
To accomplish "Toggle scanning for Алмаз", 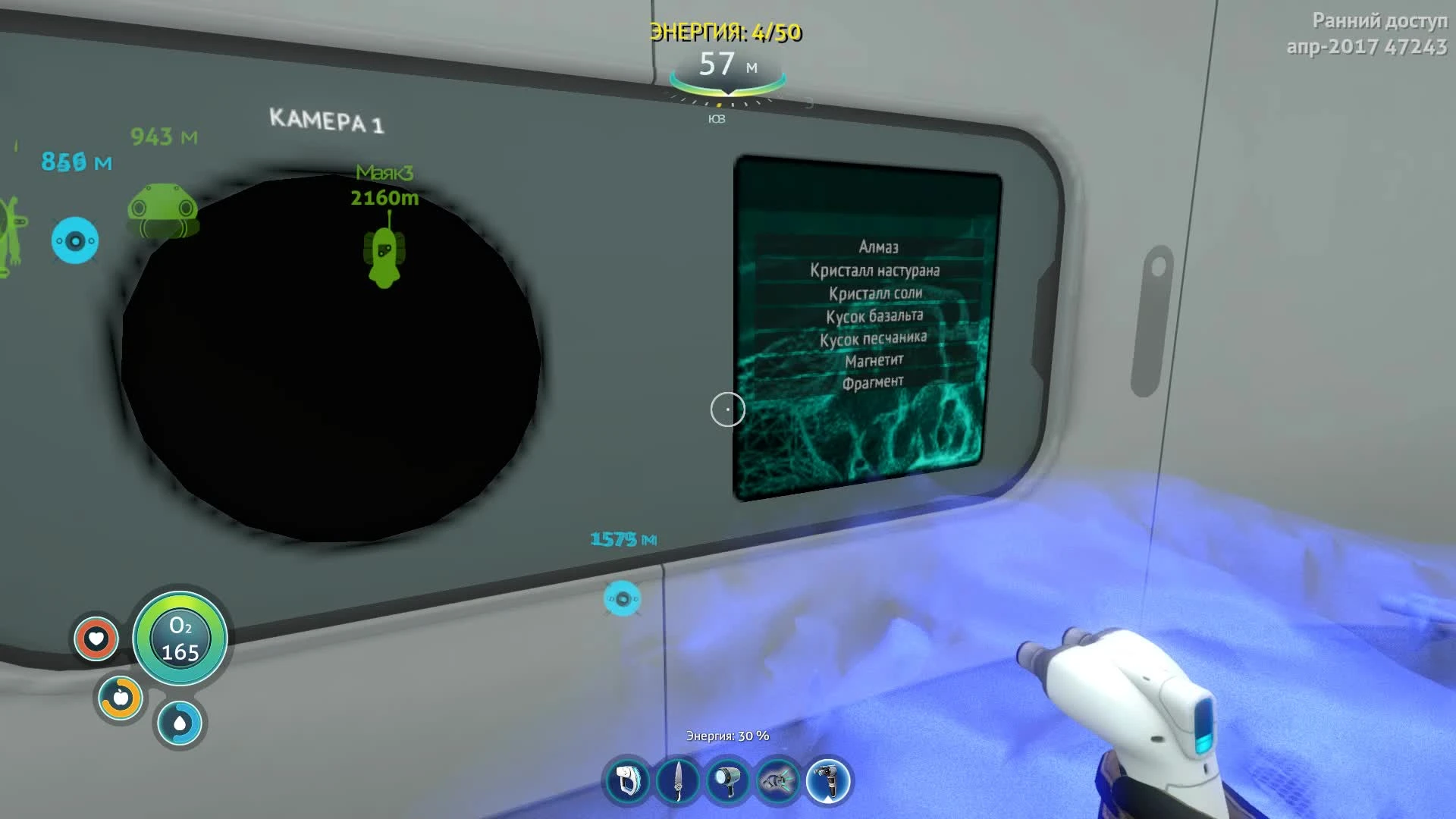I will pyautogui.click(x=877, y=246).
